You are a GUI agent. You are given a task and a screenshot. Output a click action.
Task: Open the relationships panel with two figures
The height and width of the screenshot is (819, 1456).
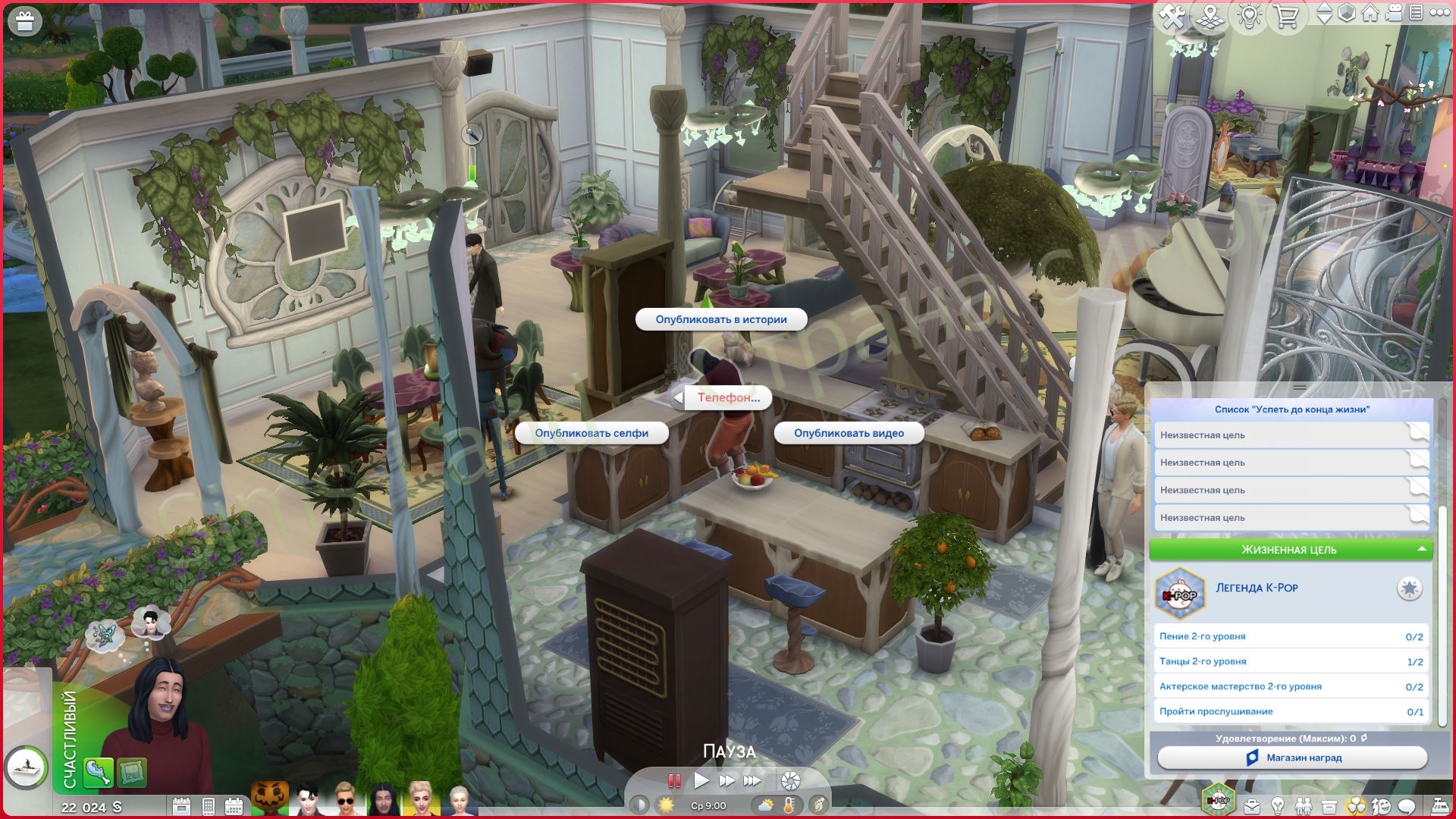click(1303, 805)
